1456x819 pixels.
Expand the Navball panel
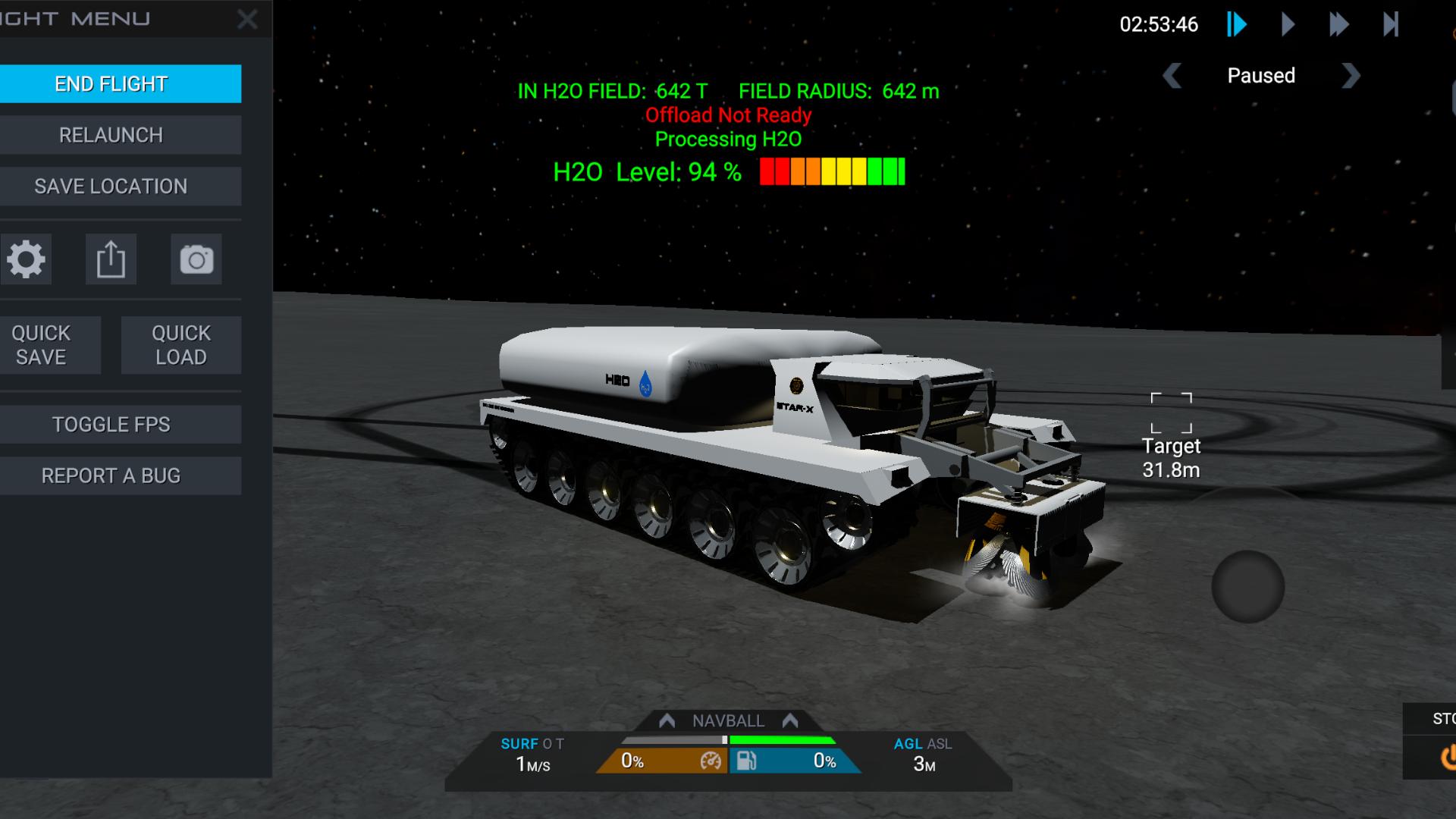pos(728,720)
